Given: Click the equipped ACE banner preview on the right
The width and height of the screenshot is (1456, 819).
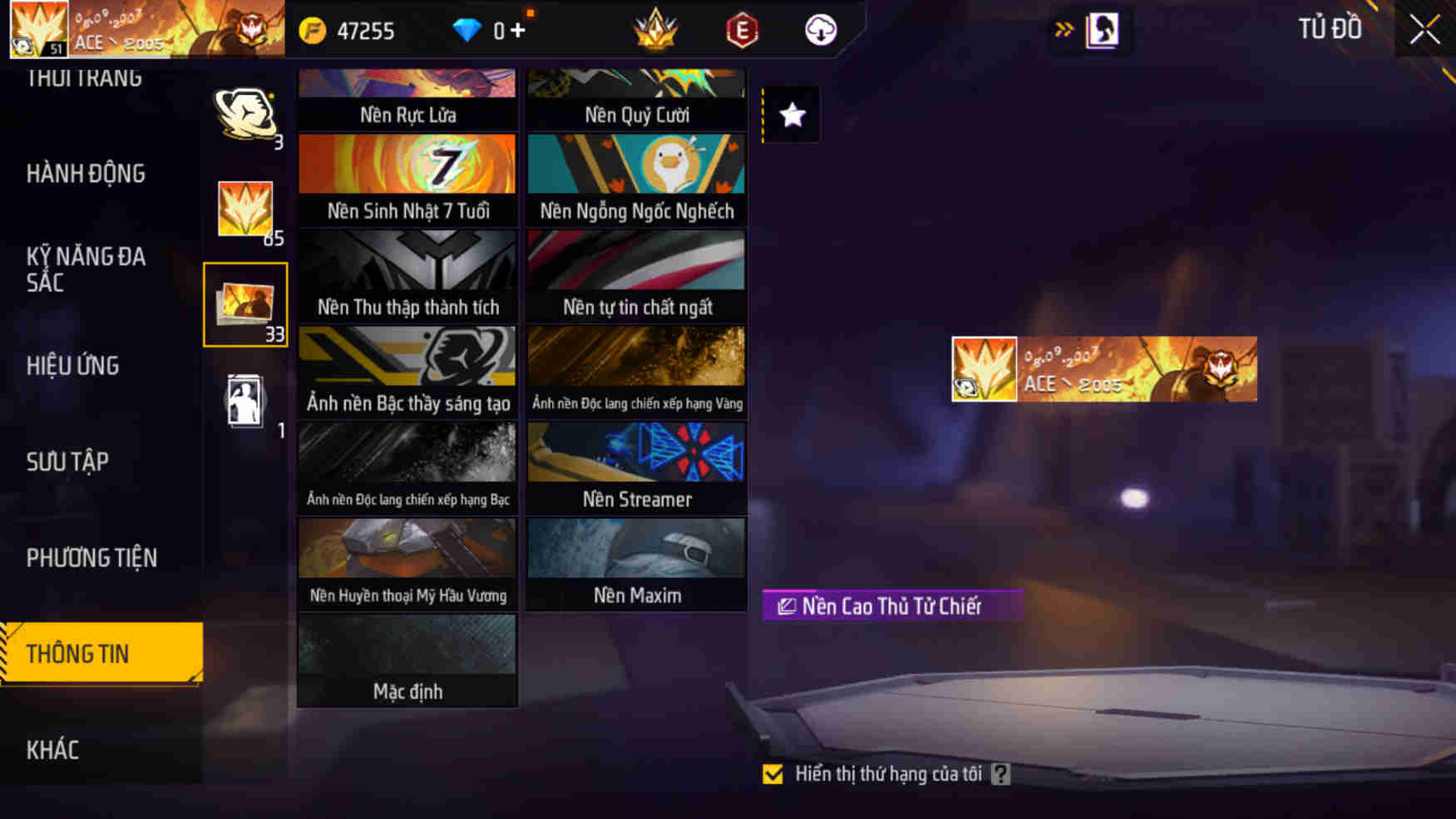Looking at the screenshot, I should [x=1101, y=369].
